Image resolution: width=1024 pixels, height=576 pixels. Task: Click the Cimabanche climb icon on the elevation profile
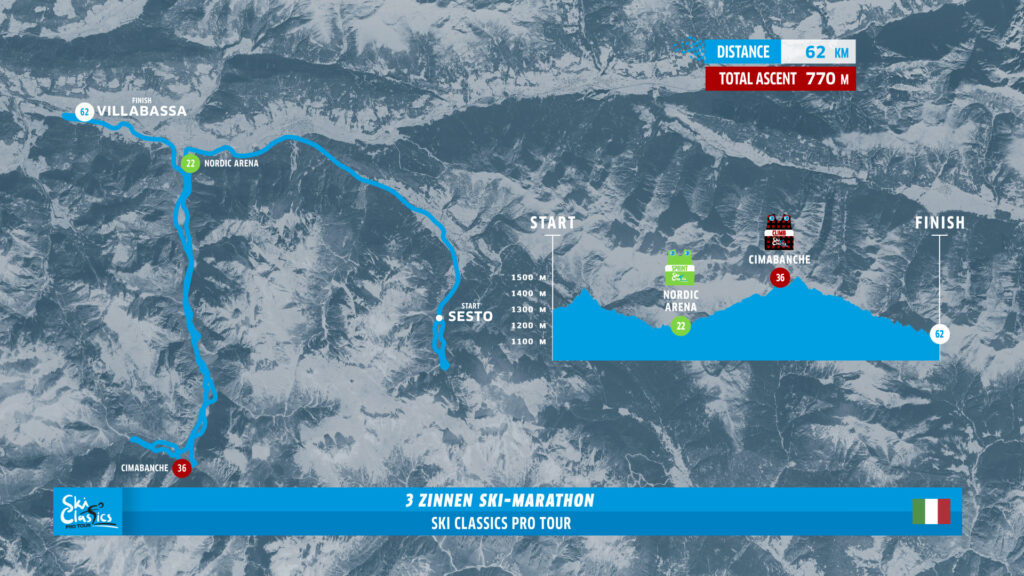pyautogui.click(x=779, y=233)
